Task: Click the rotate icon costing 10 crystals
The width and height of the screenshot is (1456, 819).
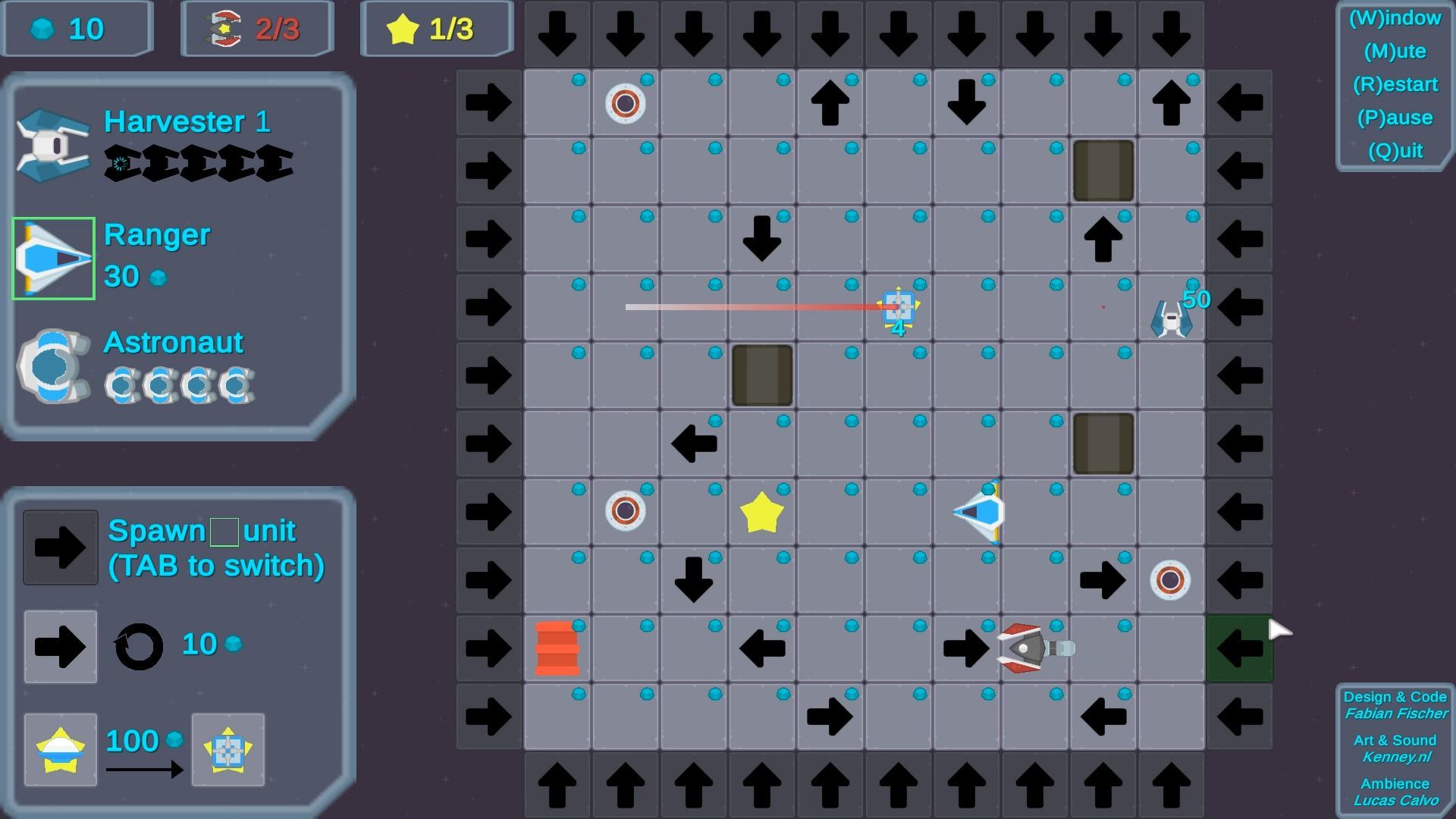Action: 138,645
